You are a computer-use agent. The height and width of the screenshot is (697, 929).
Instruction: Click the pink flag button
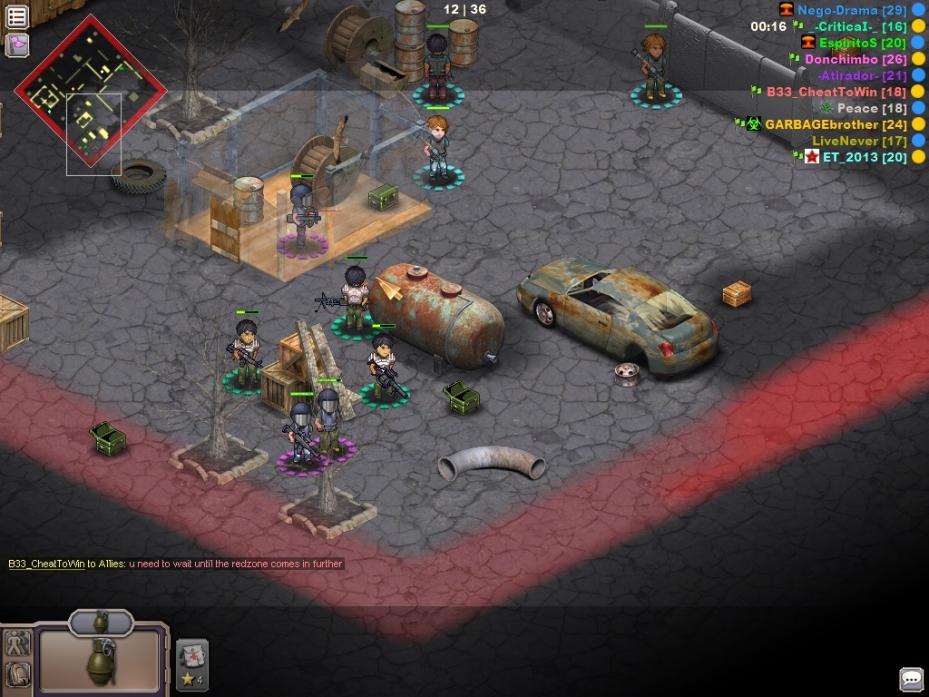[x=17, y=44]
